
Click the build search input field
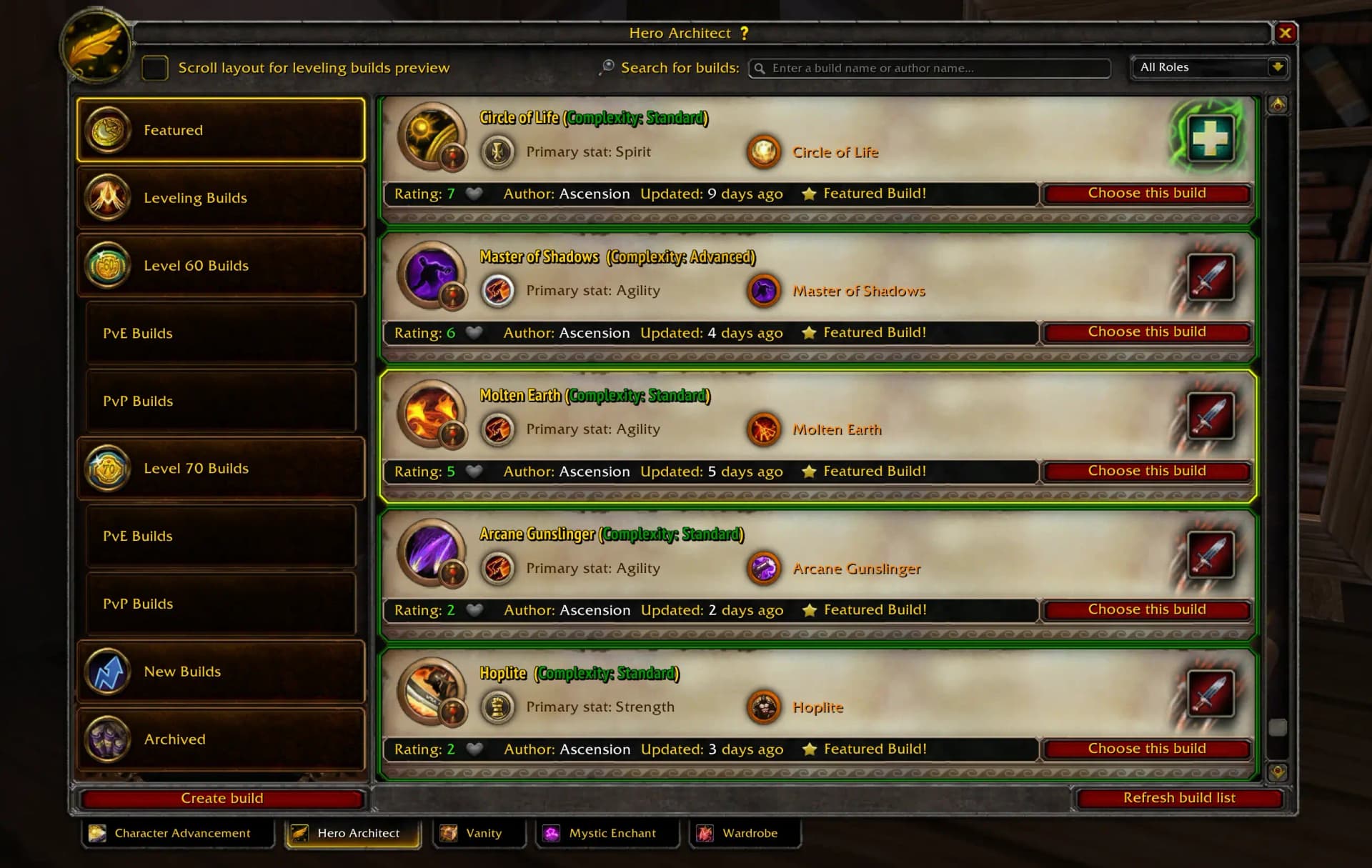tap(929, 68)
